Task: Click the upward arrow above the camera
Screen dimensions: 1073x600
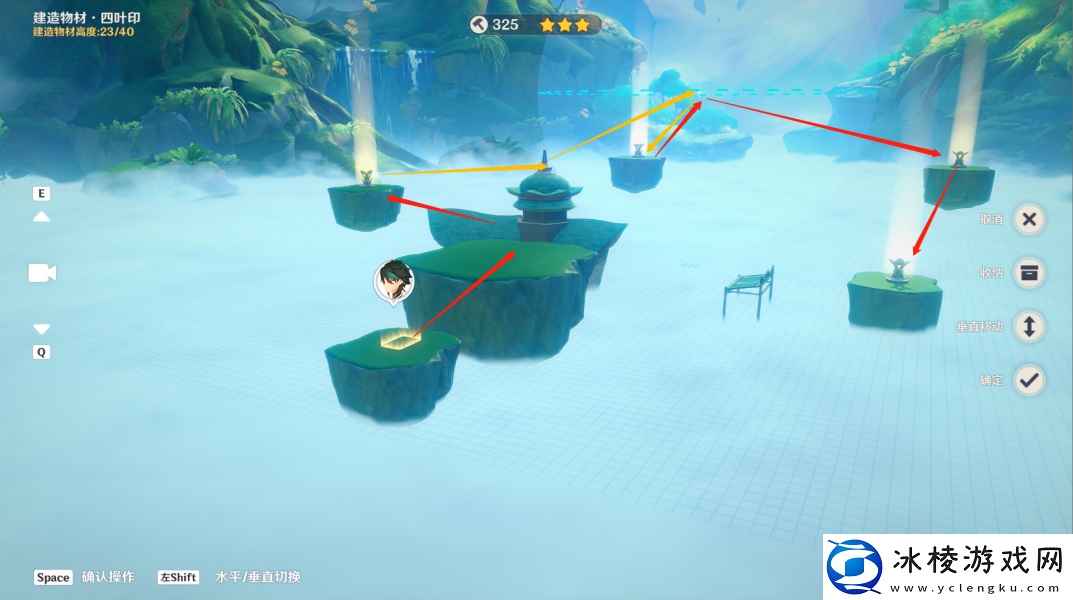Action: pos(42,216)
